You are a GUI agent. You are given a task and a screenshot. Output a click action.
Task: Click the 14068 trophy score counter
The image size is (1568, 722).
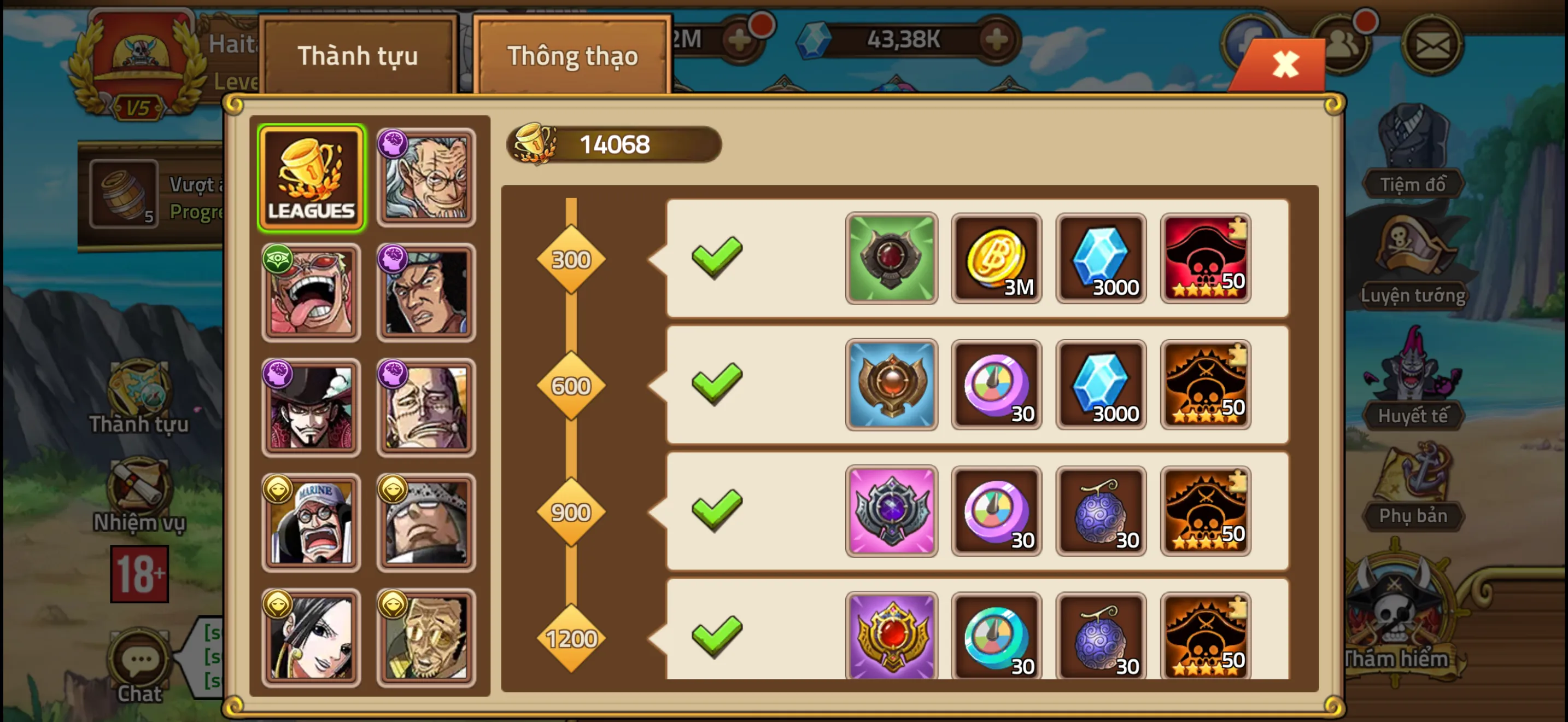(x=614, y=144)
